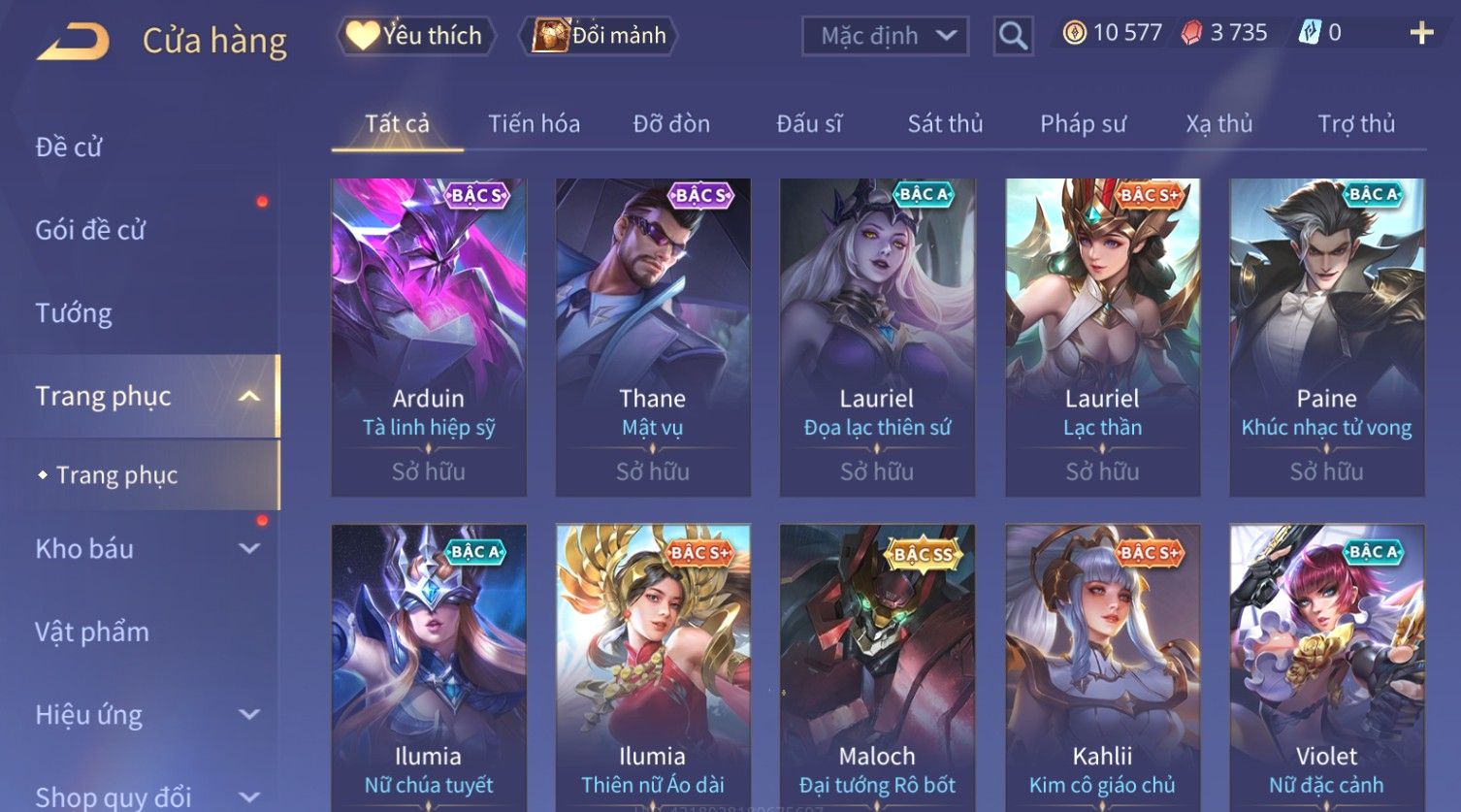The image size is (1461, 812).
Task: Switch to the Đỡ đòn tab
Action: point(671,124)
